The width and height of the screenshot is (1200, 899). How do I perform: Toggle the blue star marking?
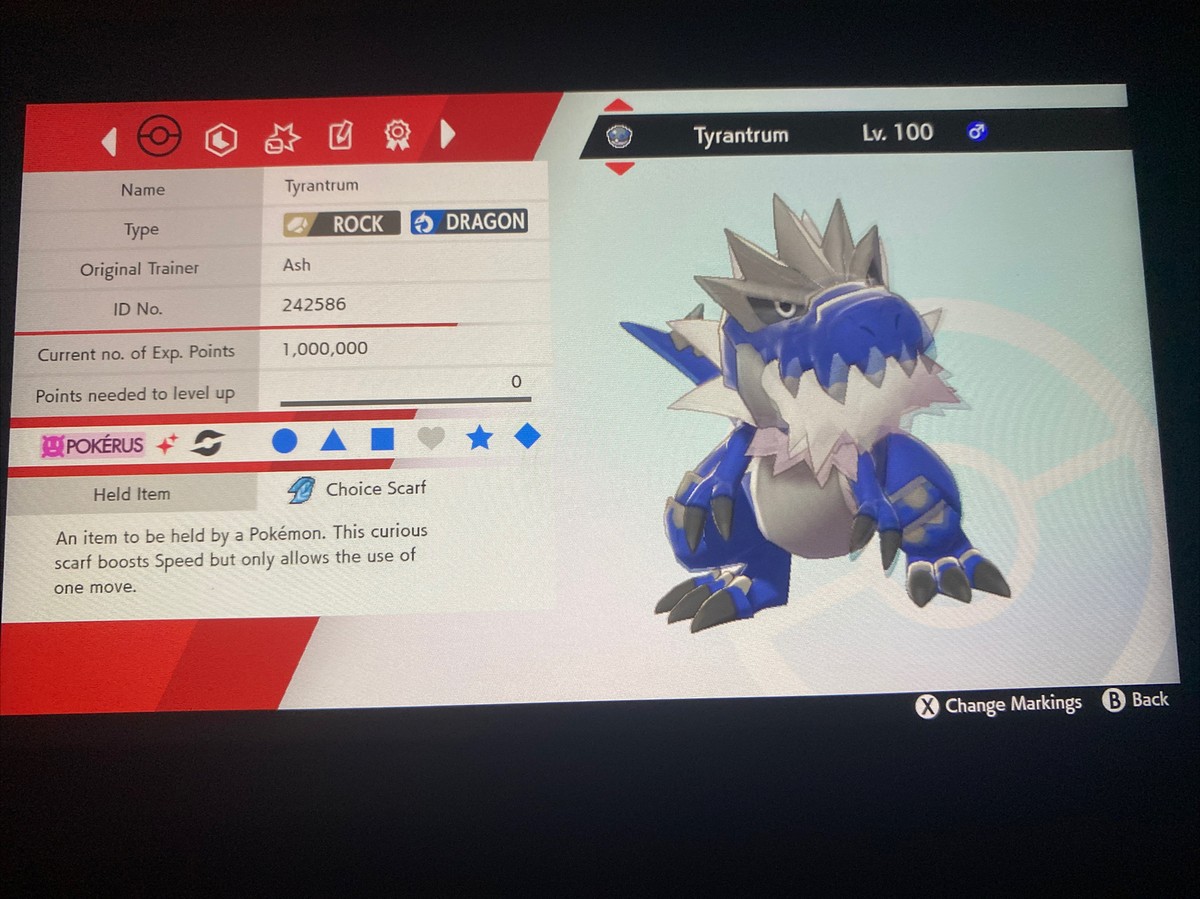[x=480, y=437]
